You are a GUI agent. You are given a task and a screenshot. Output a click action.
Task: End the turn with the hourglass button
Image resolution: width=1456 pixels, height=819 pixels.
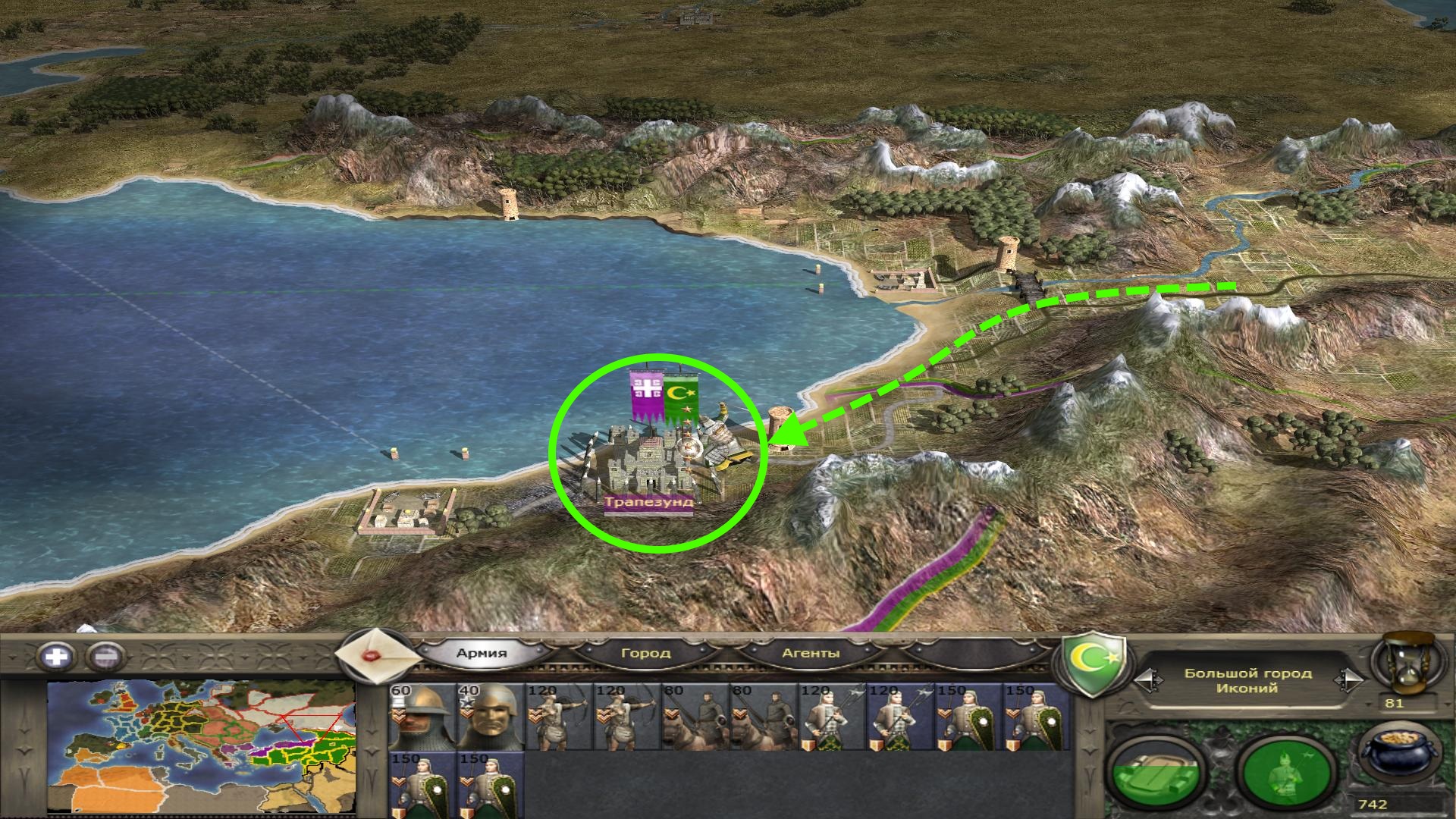(1407, 662)
